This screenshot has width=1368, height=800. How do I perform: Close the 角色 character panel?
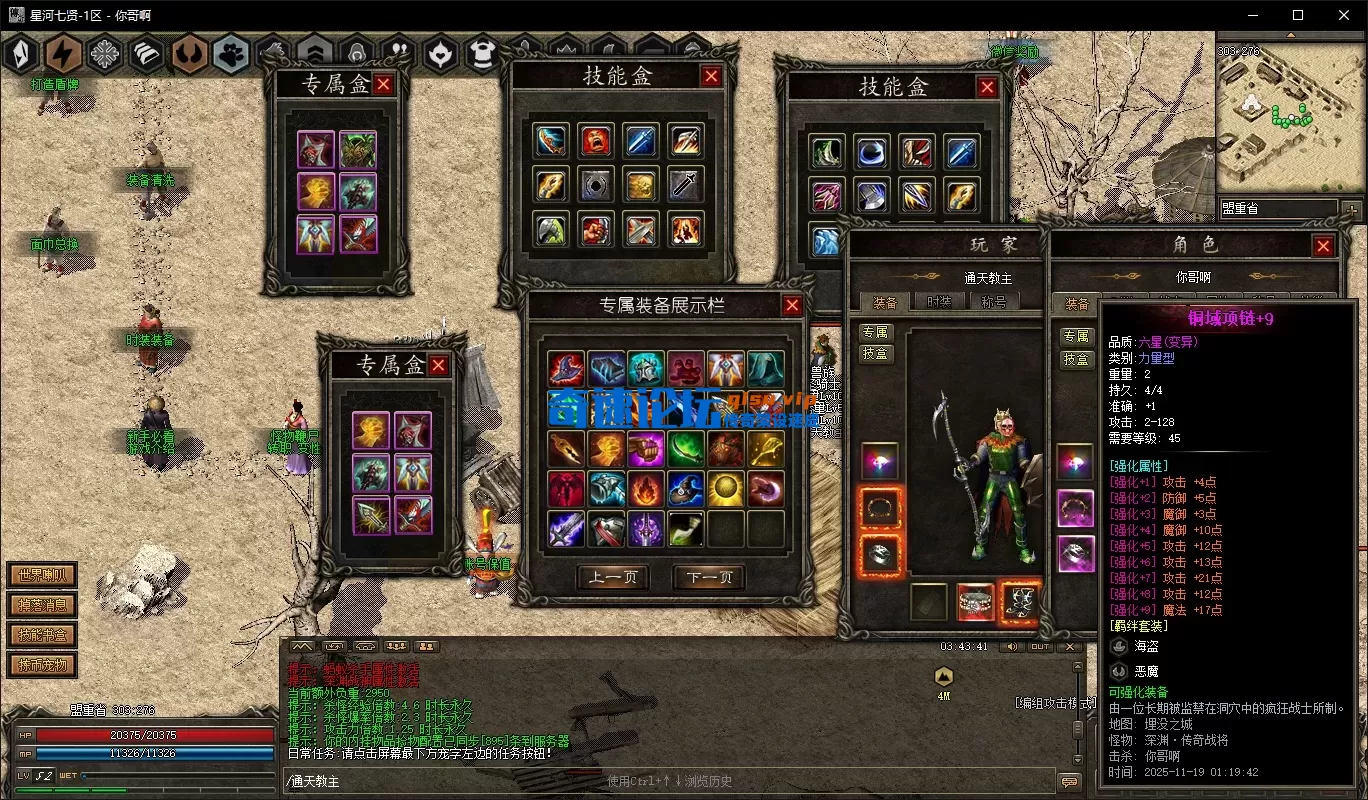tap(1324, 246)
